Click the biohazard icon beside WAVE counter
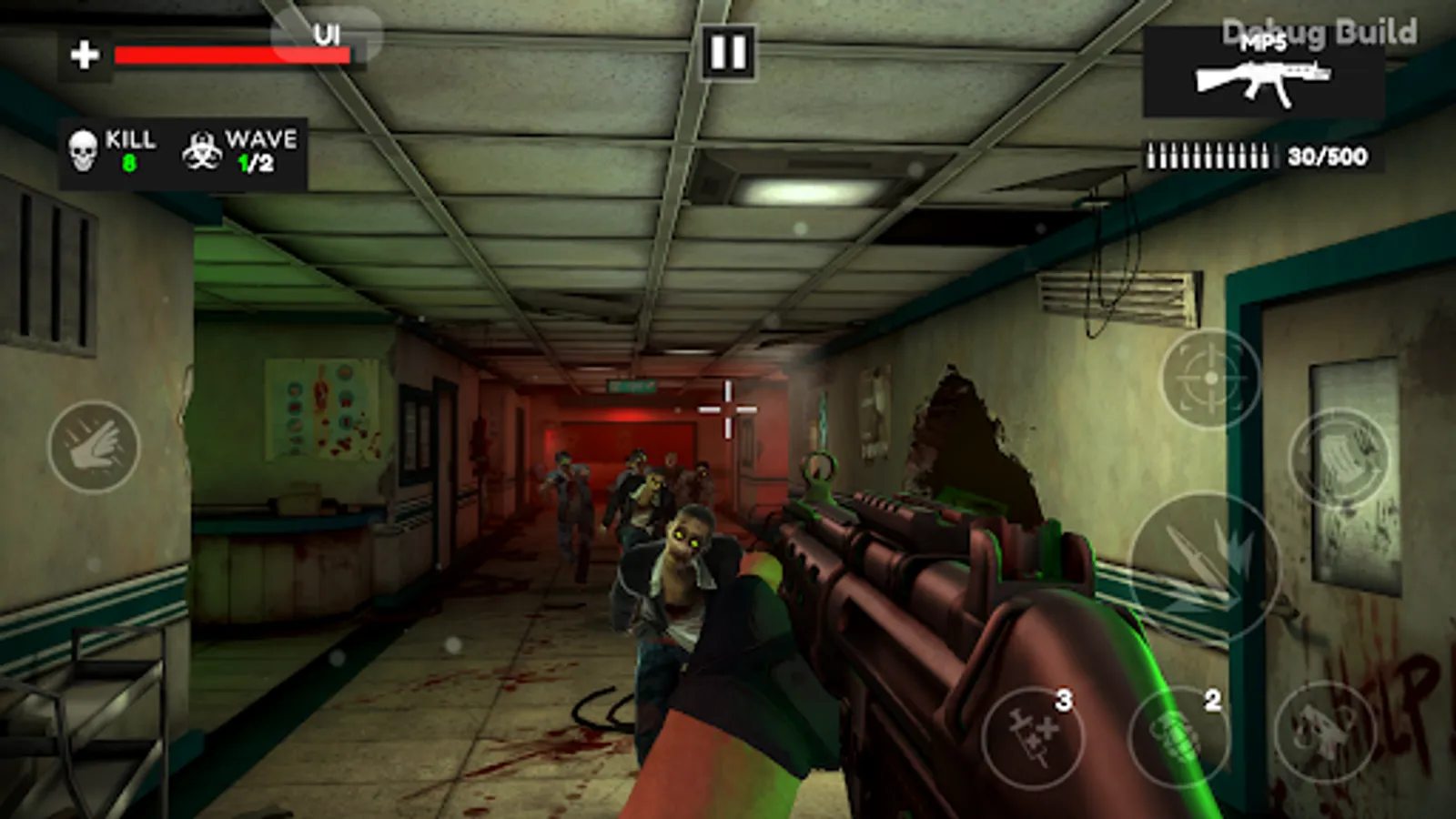1456x819 pixels. coord(202,149)
